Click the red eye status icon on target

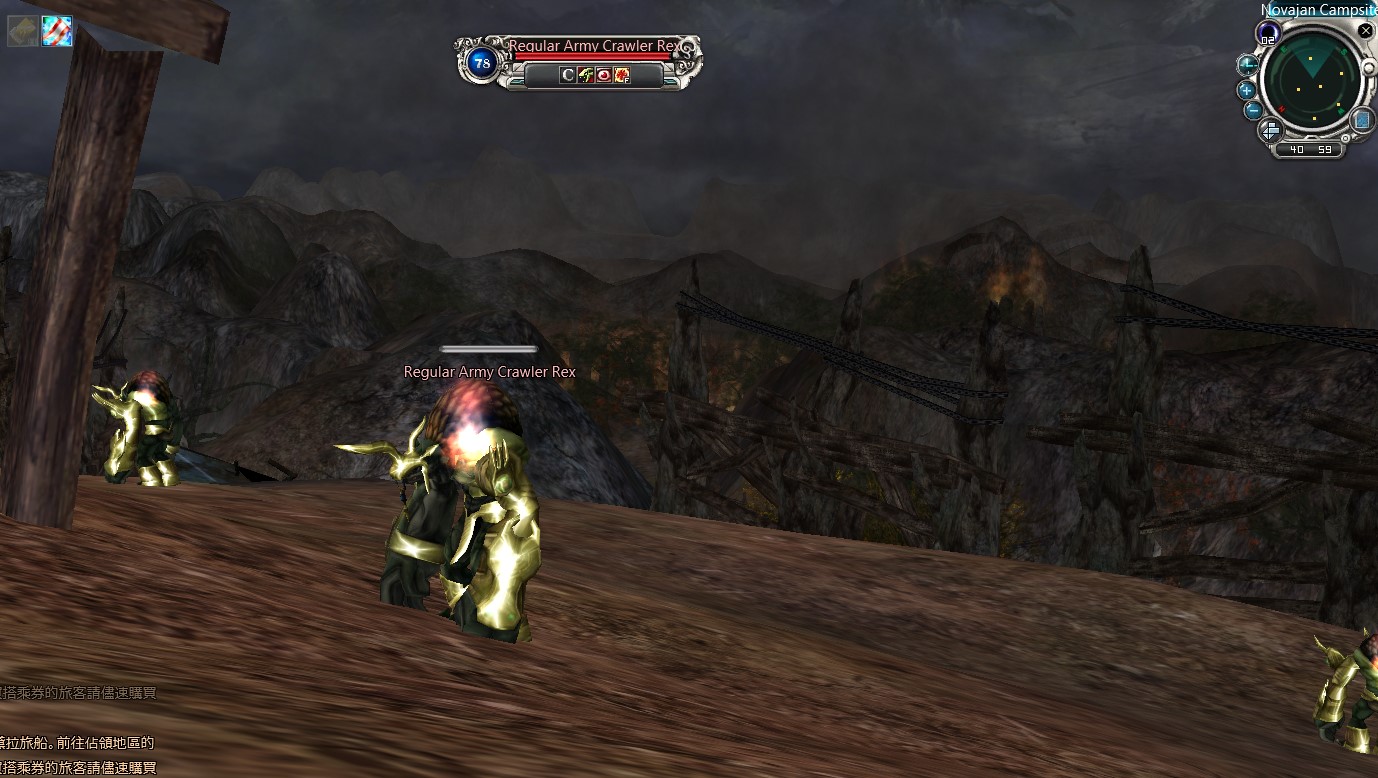(x=604, y=75)
